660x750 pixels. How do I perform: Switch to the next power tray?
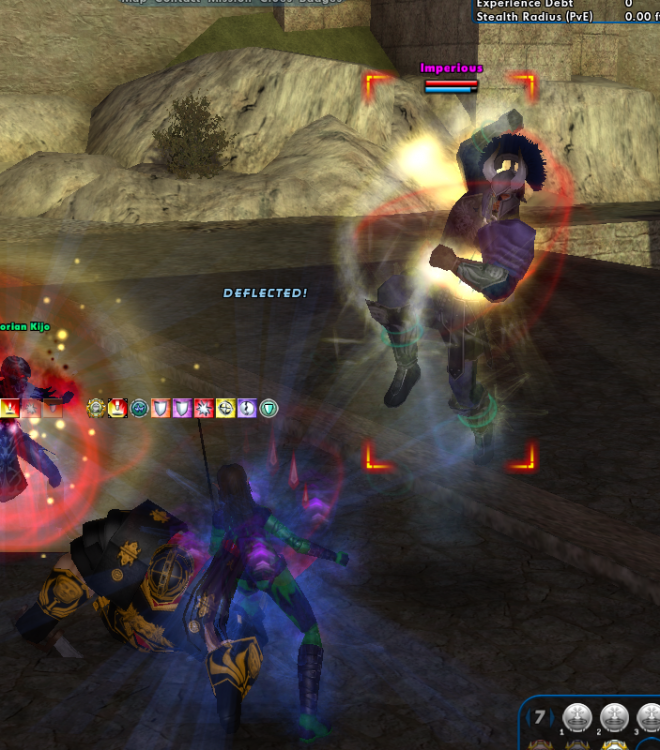(551, 717)
